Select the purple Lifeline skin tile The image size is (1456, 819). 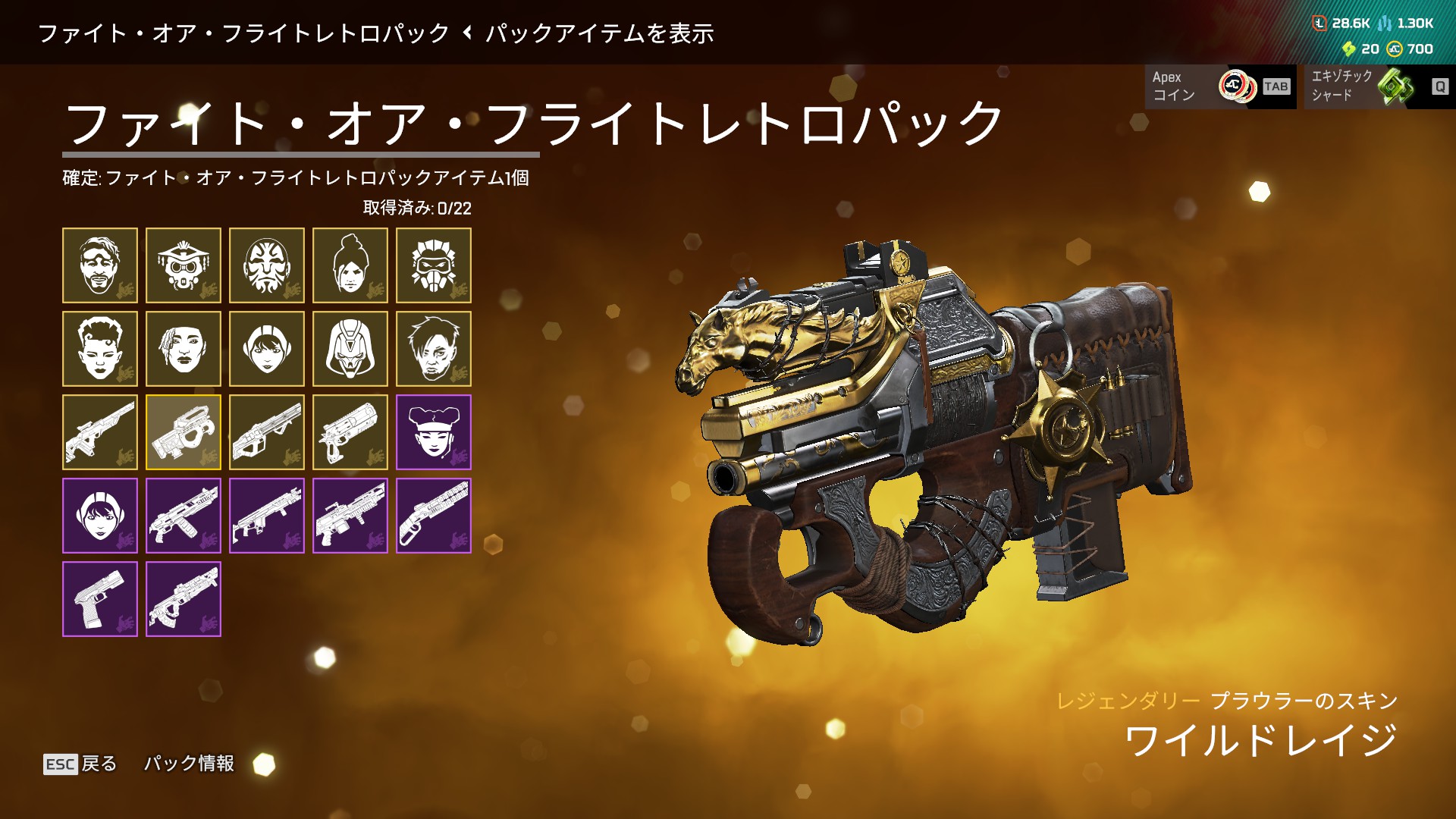[x=434, y=432]
